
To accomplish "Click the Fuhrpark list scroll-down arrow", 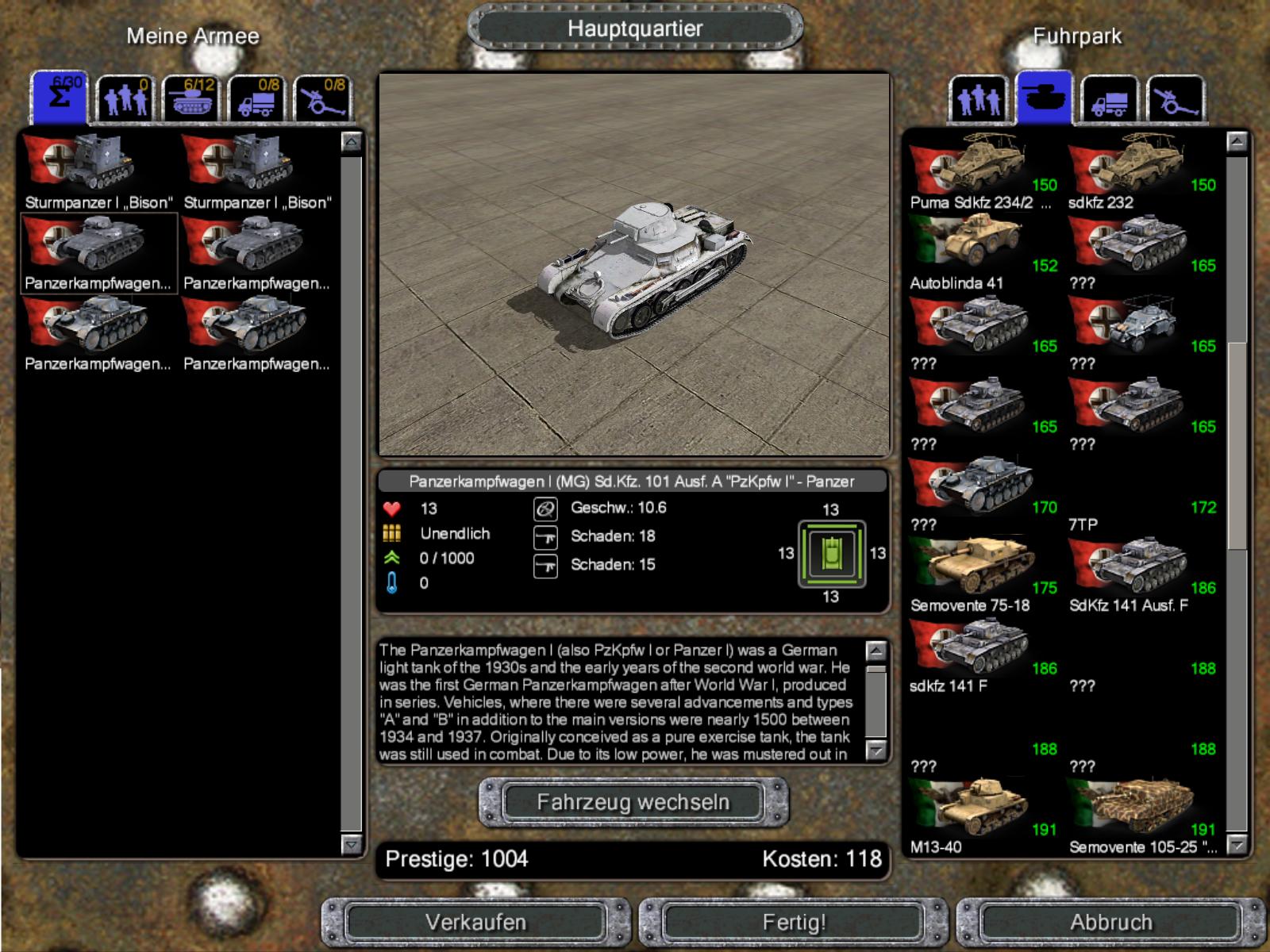I will point(1237,846).
